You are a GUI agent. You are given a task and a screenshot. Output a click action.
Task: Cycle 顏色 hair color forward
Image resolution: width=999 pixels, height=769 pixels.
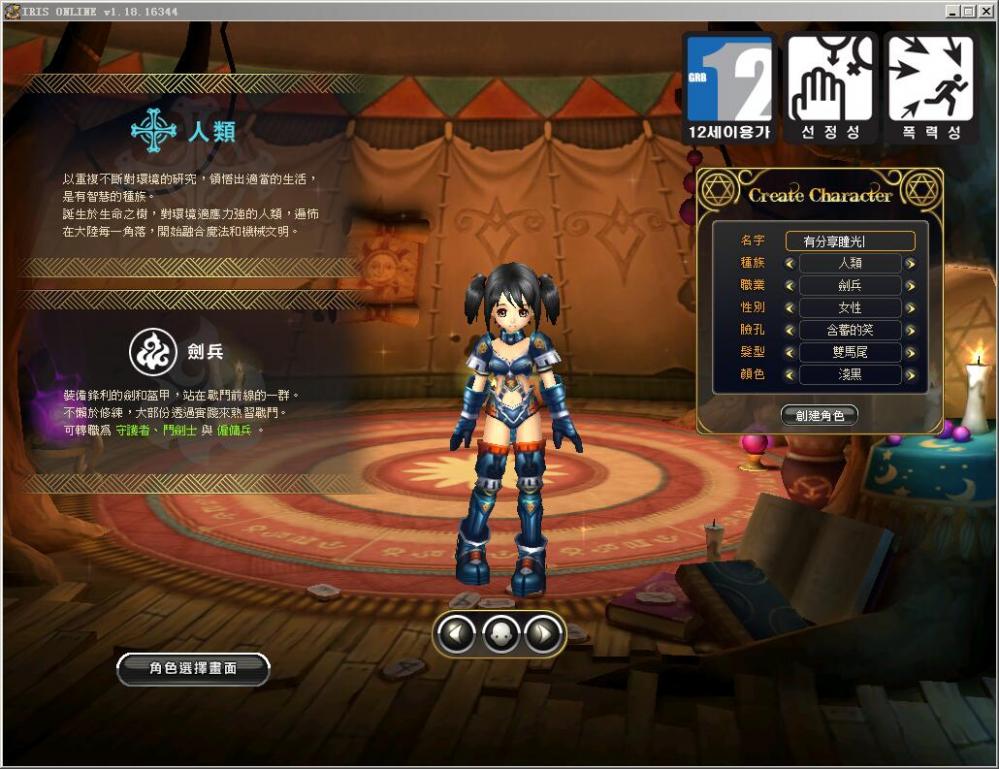coord(910,376)
